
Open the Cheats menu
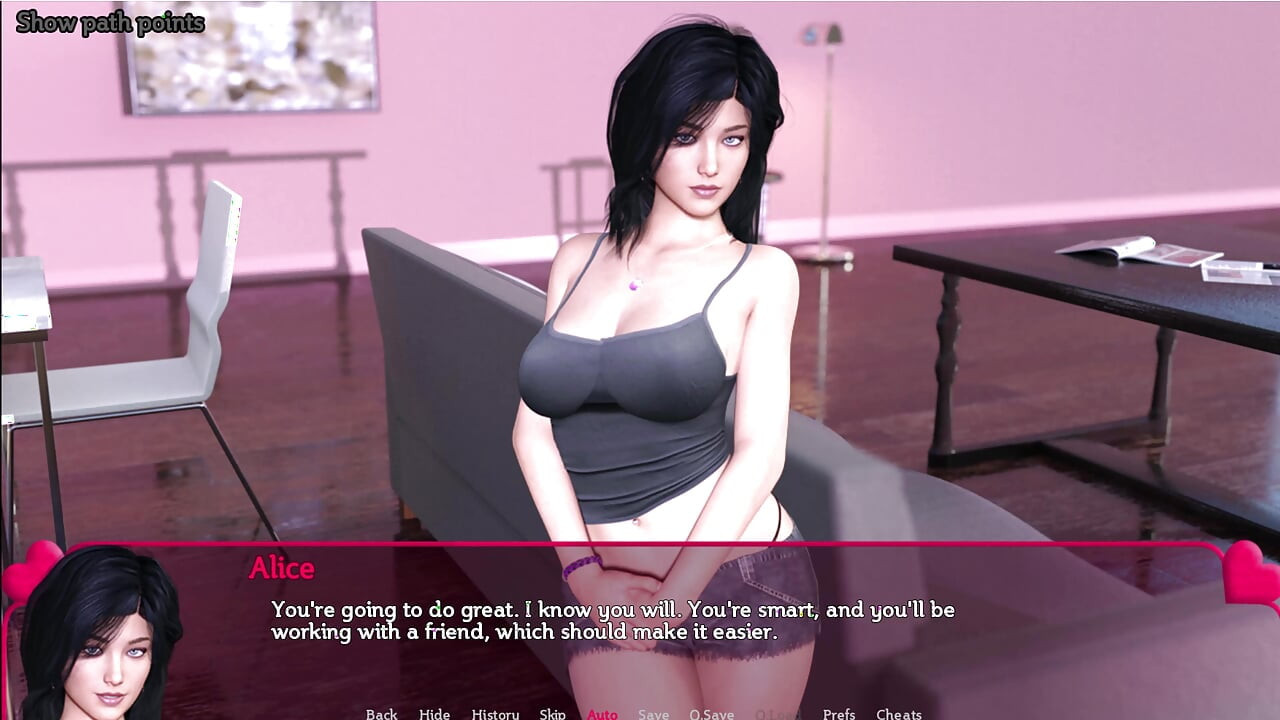tap(898, 713)
